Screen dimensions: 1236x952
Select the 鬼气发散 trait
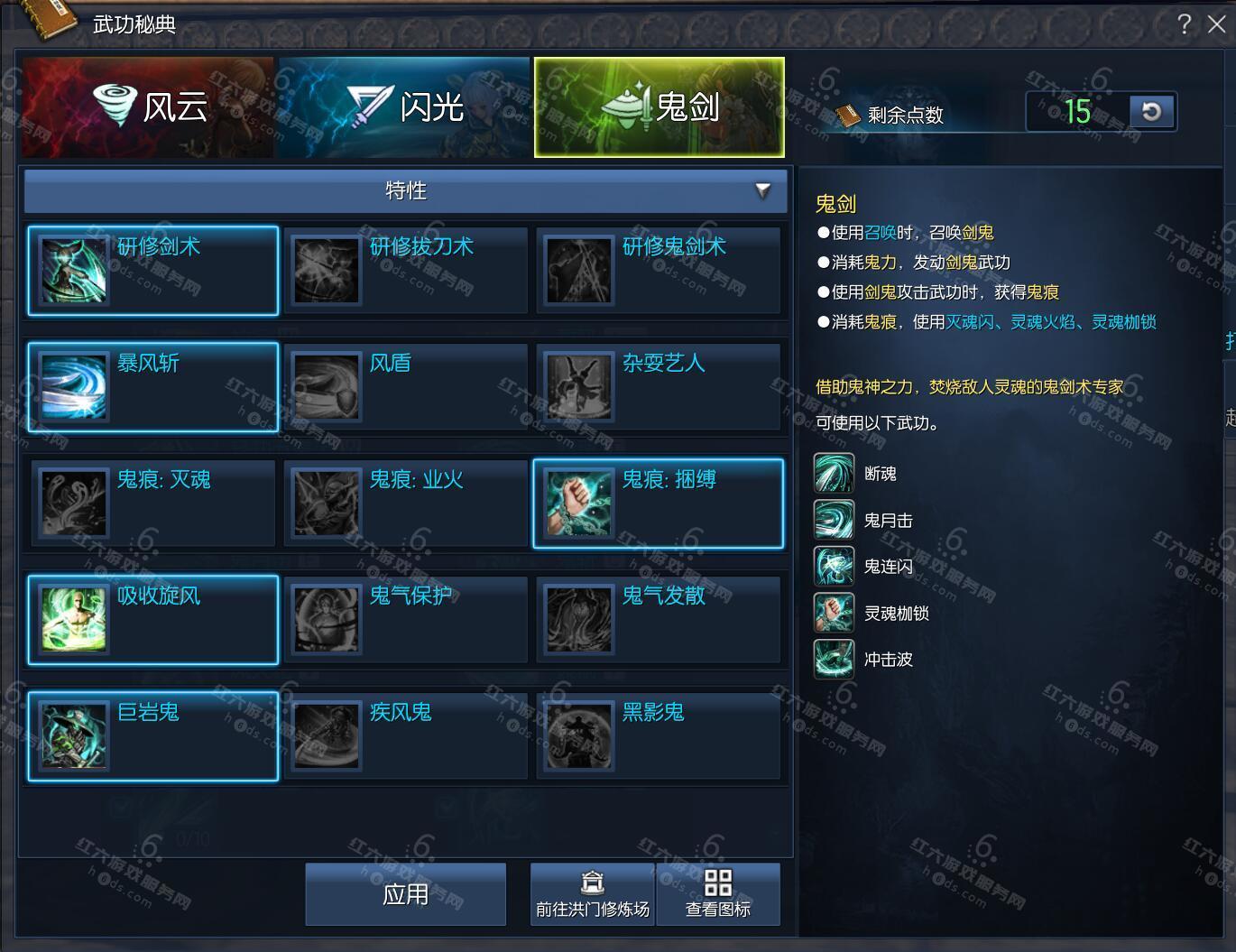pos(659,620)
